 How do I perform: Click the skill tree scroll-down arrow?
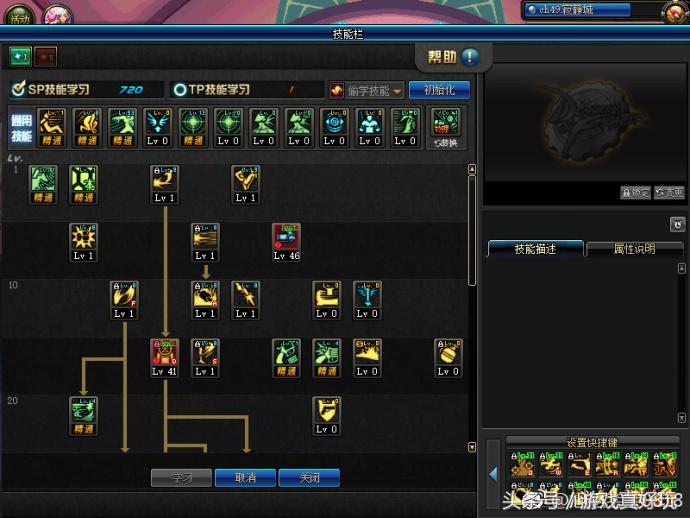[x=472, y=446]
